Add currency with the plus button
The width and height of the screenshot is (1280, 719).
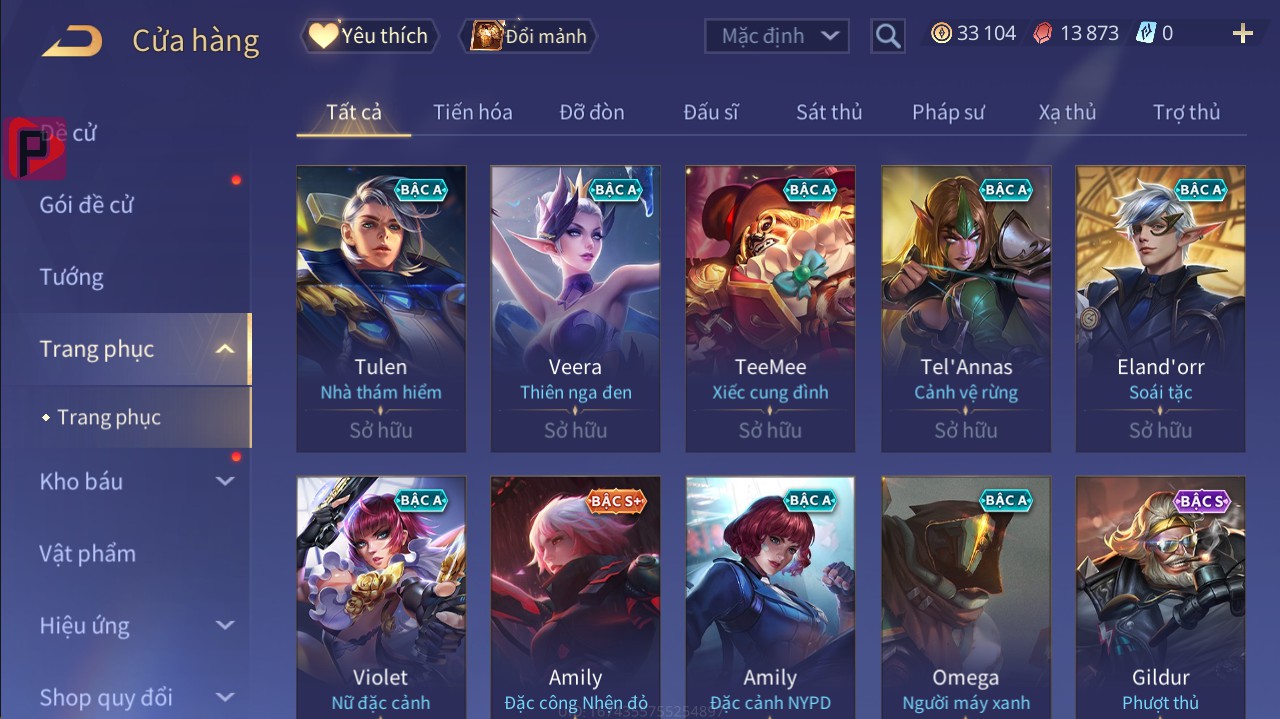point(1243,34)
